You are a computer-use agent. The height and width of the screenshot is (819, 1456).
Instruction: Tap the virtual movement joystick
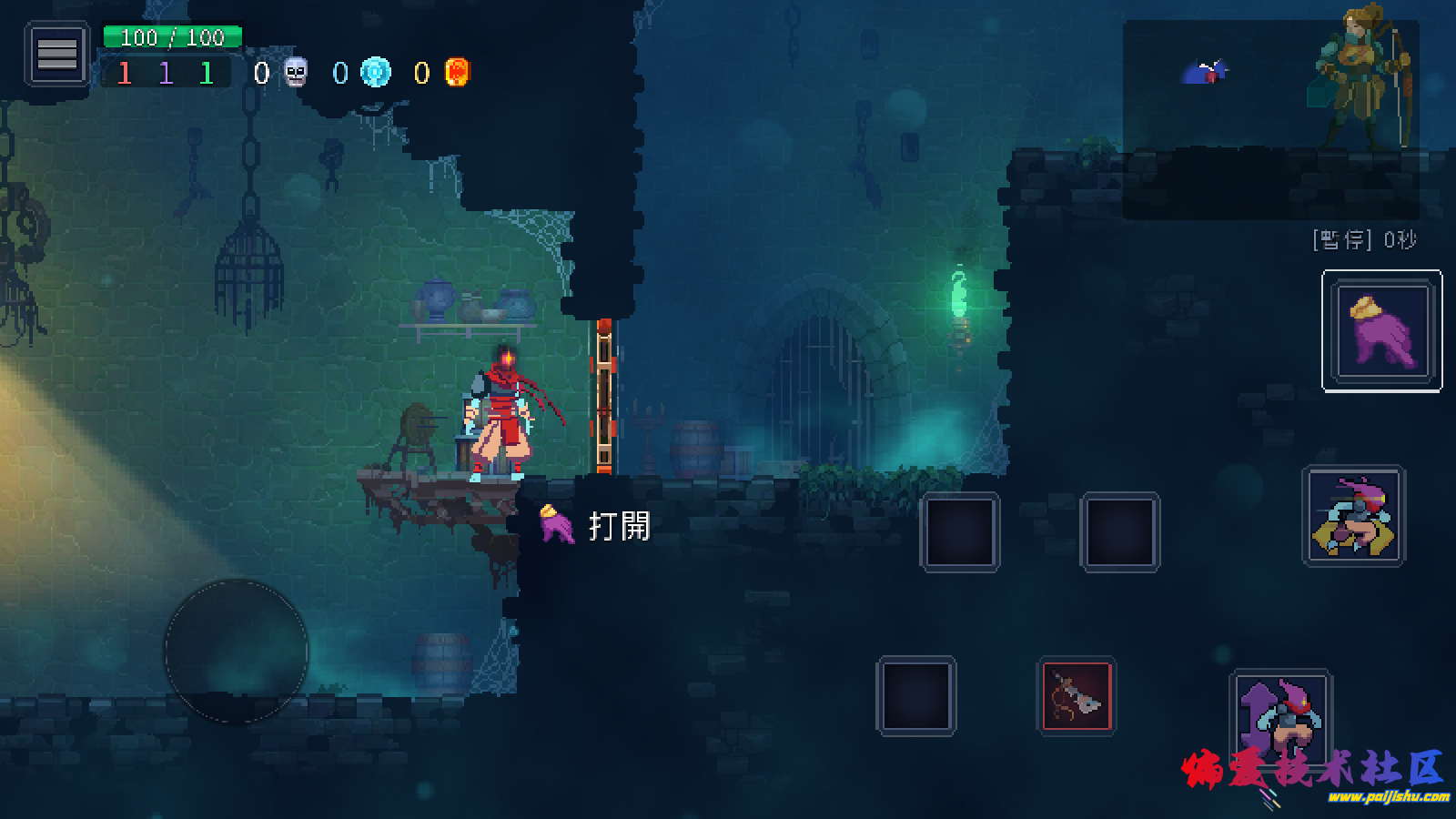pyautogui.click(x=236, y=651)
